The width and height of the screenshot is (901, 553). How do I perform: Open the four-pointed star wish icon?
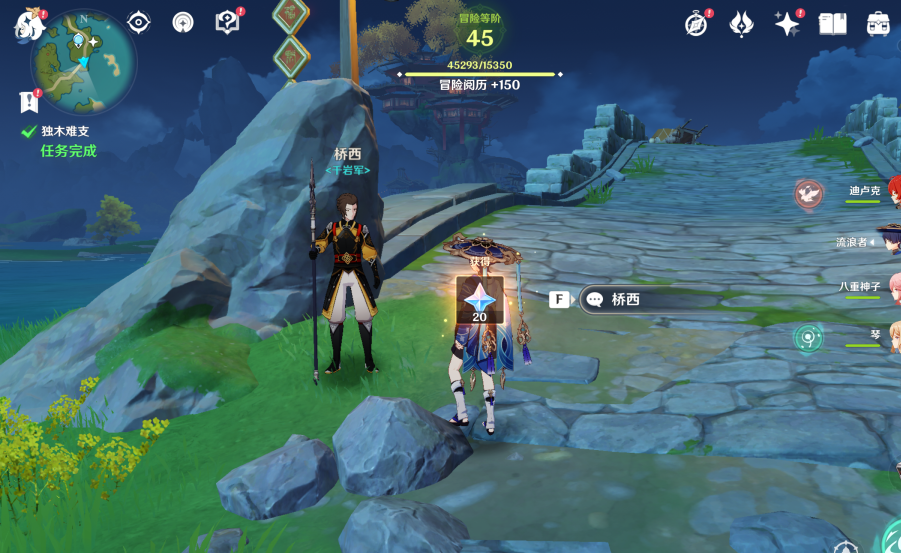click(787, 23)
